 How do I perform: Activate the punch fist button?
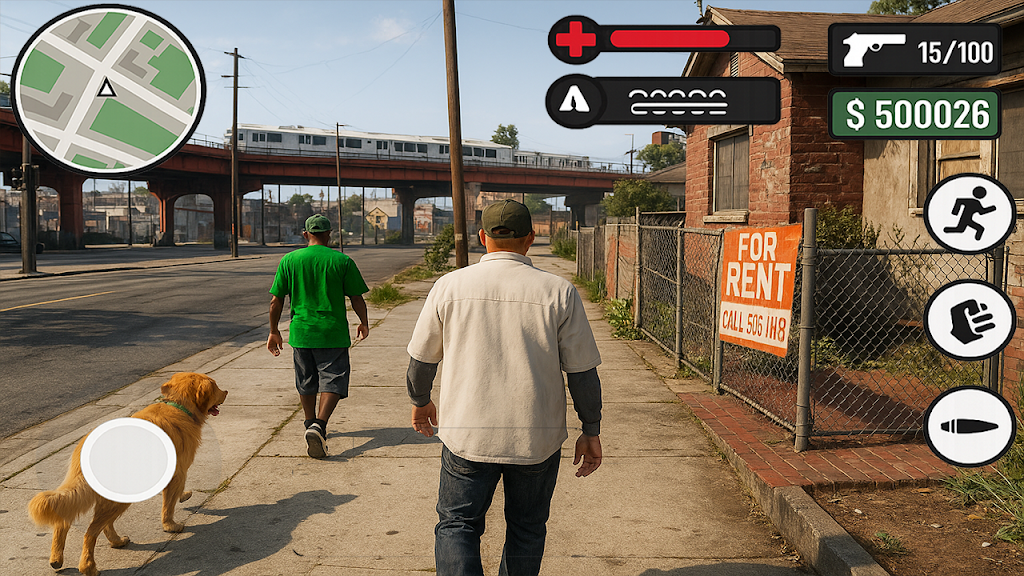(969, 320)
